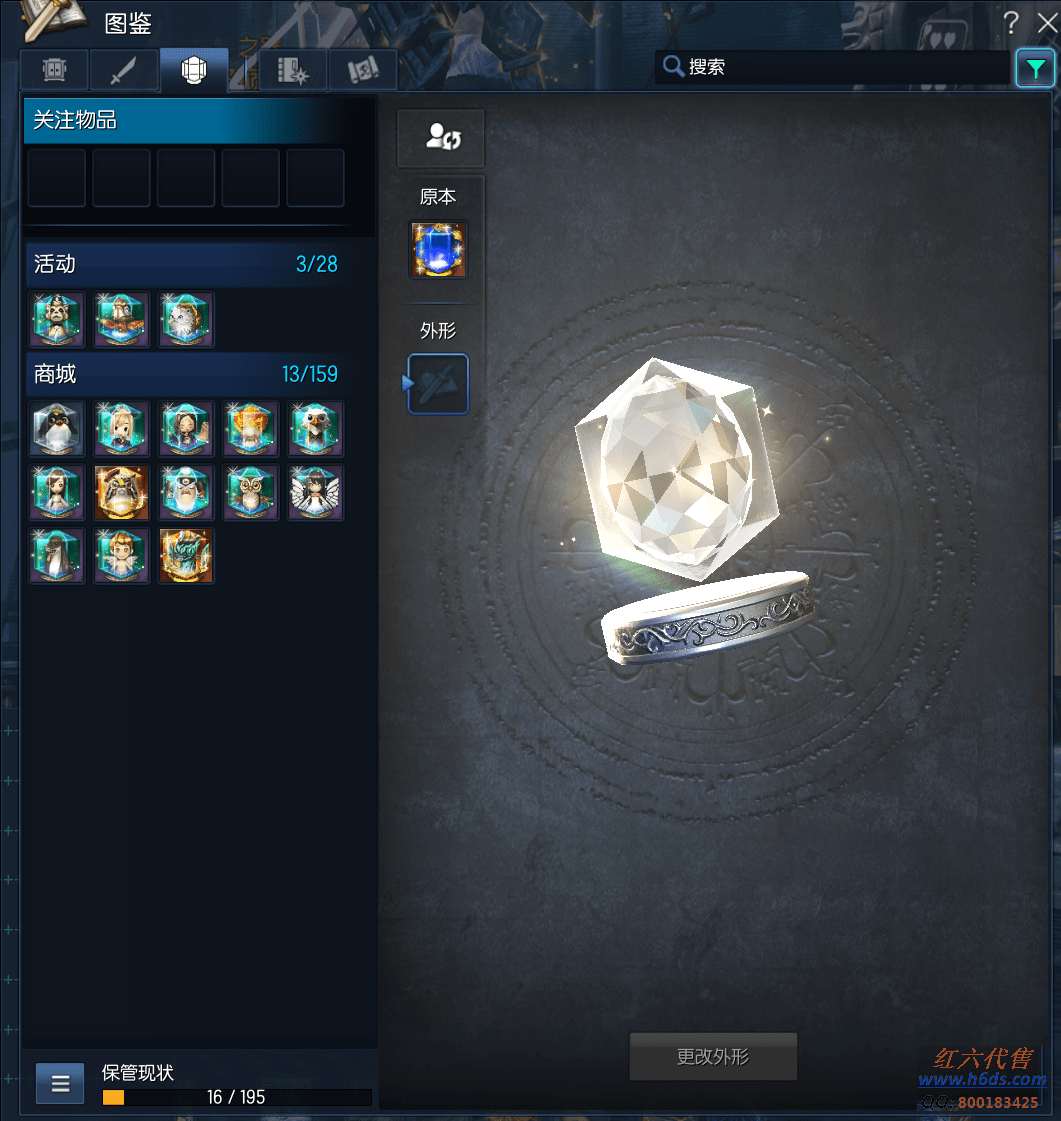Open the notebook with star tab

pos(293,71)
